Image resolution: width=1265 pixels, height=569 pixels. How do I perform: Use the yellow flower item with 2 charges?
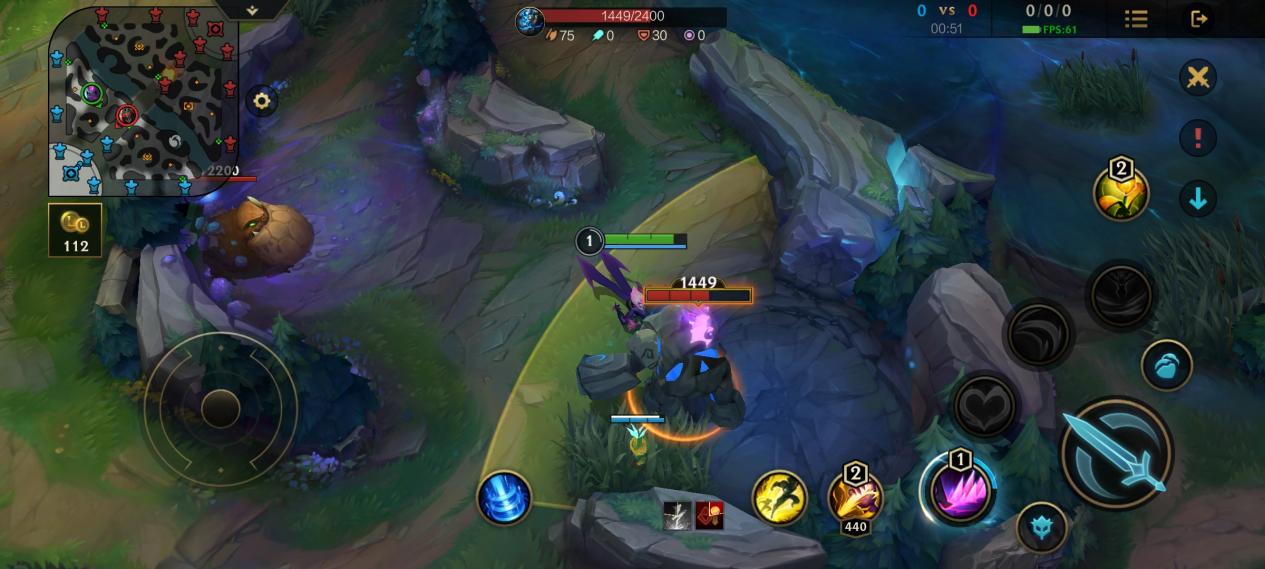[1121, 192]
